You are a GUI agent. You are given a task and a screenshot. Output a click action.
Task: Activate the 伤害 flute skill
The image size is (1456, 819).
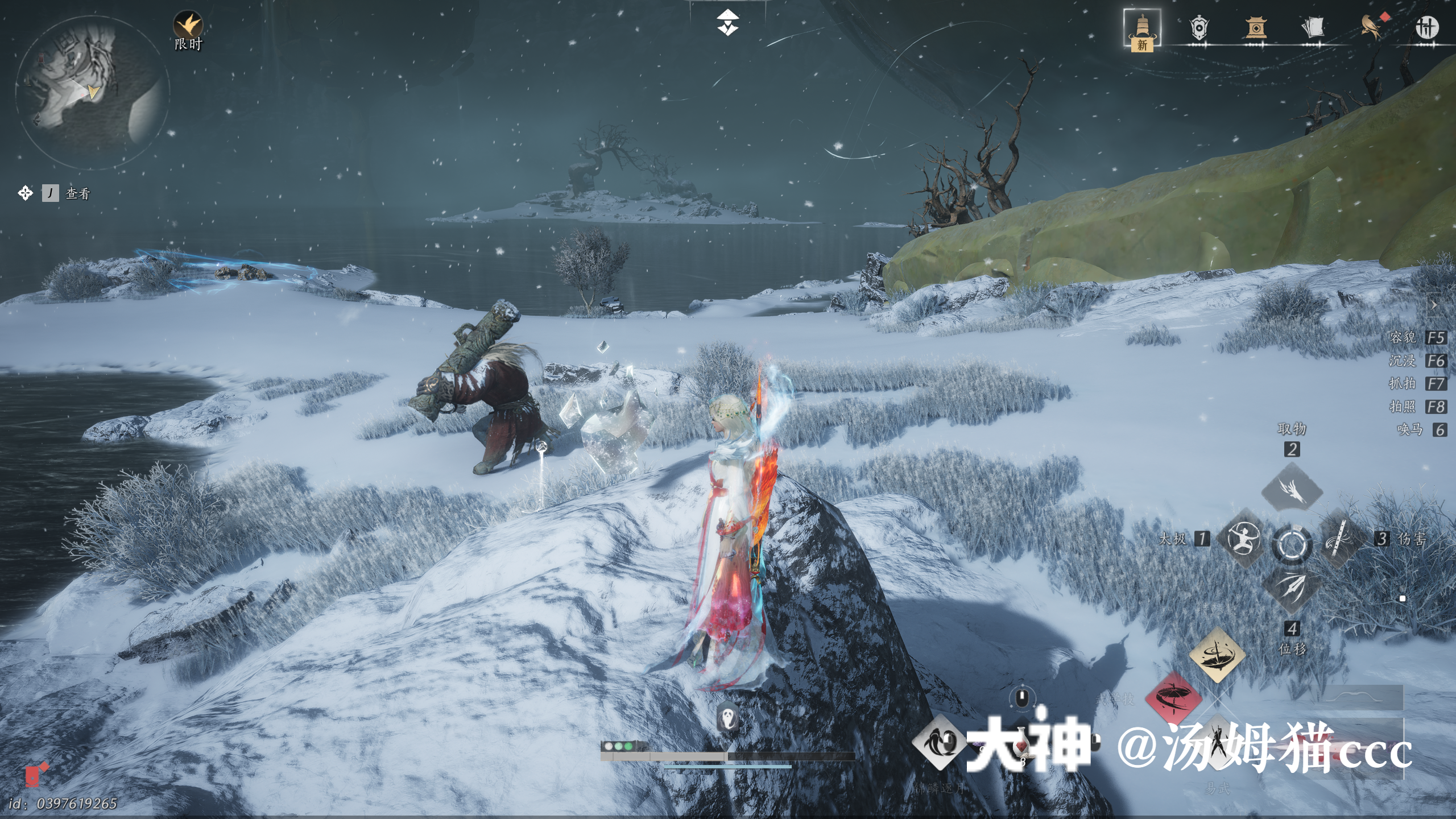coord(1340,539)
